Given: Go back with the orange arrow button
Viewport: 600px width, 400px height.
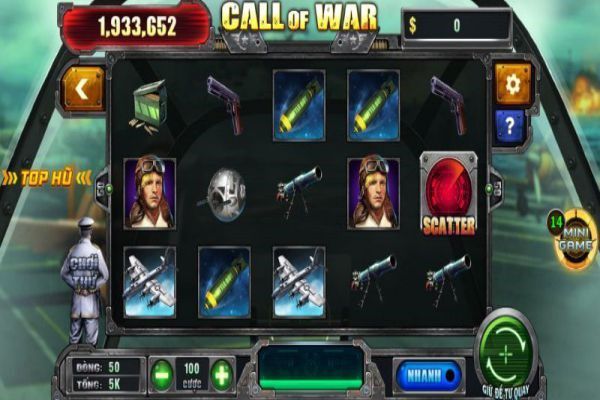Looking at the screenshot, I should pyautogui.click(x=83, y=88).
